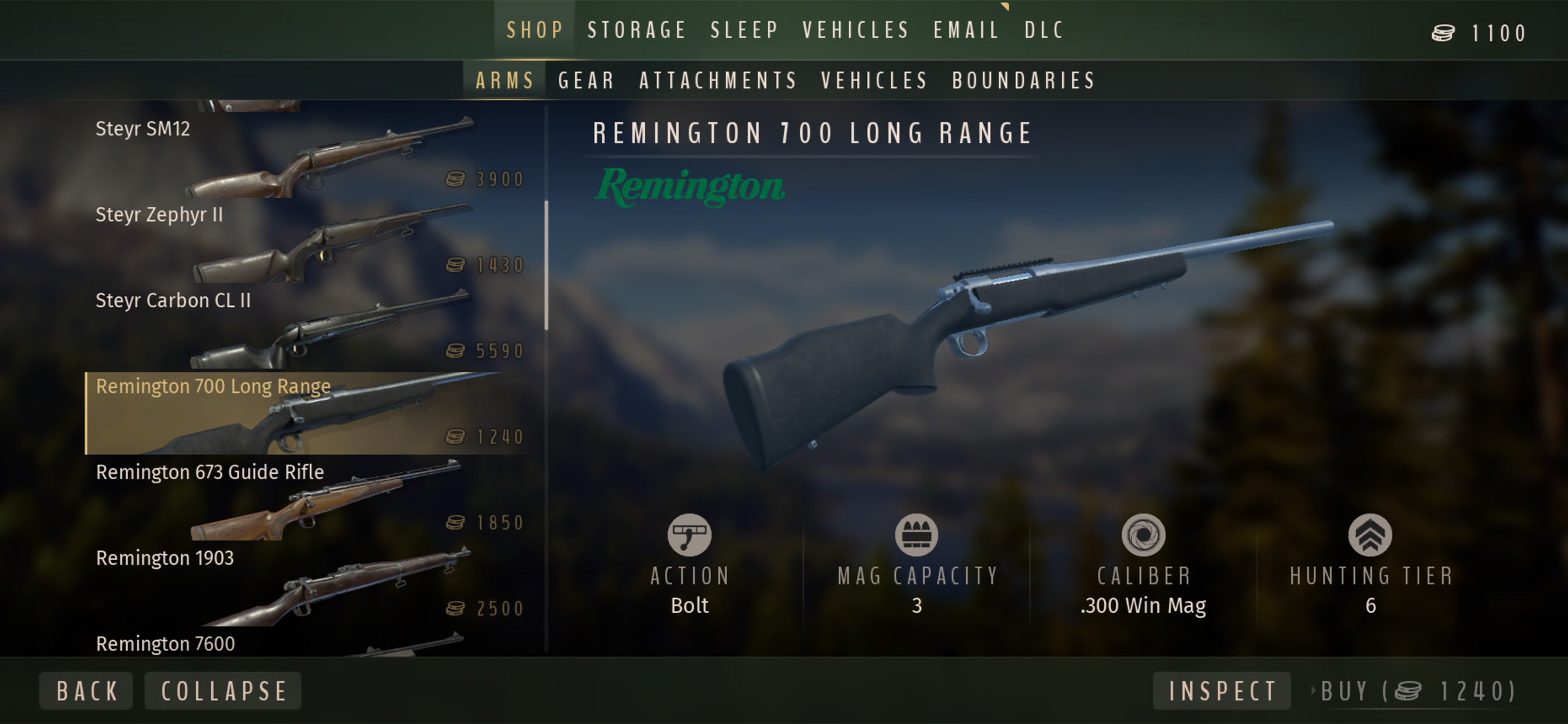1568x724 pixels.
Task: Collapse the weapon list
Action: point(223,691)
